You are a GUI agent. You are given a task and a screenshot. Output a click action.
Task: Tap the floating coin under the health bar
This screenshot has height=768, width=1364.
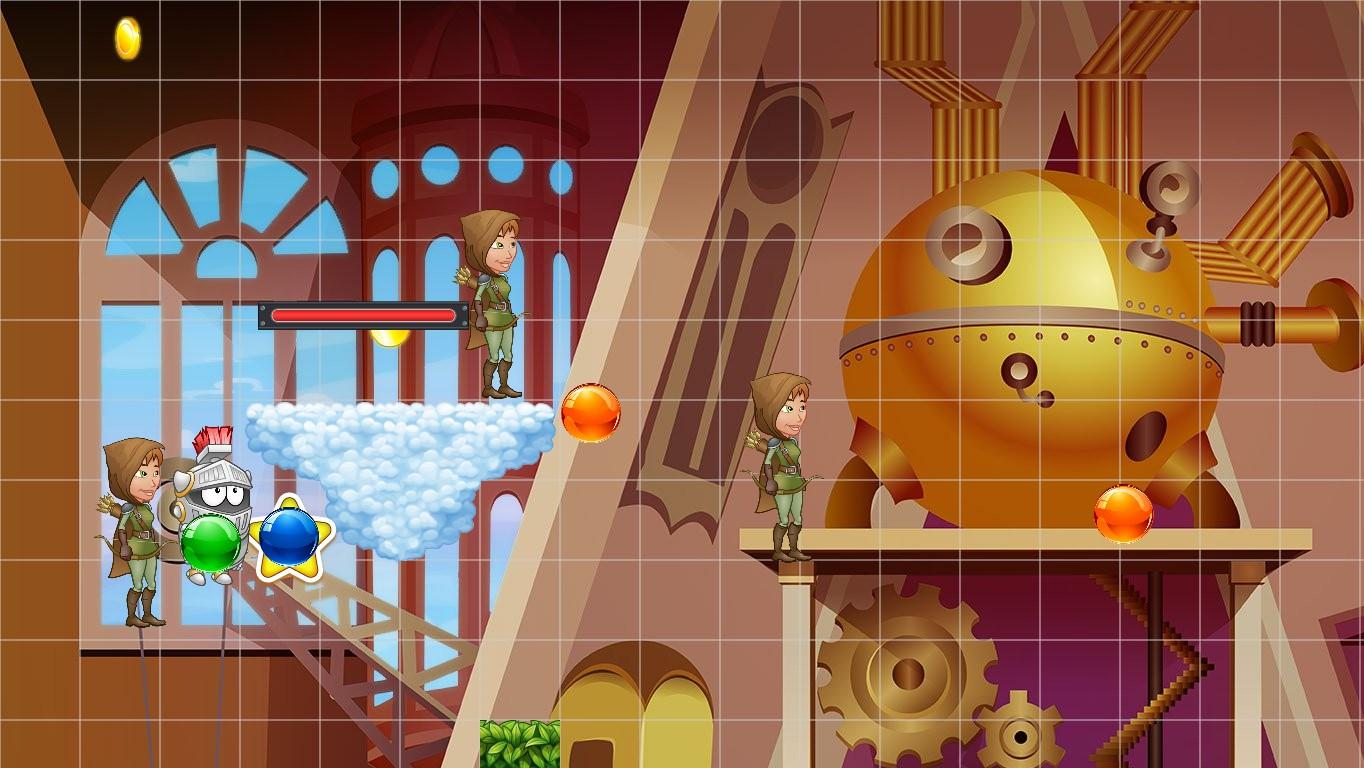[390, 338]
